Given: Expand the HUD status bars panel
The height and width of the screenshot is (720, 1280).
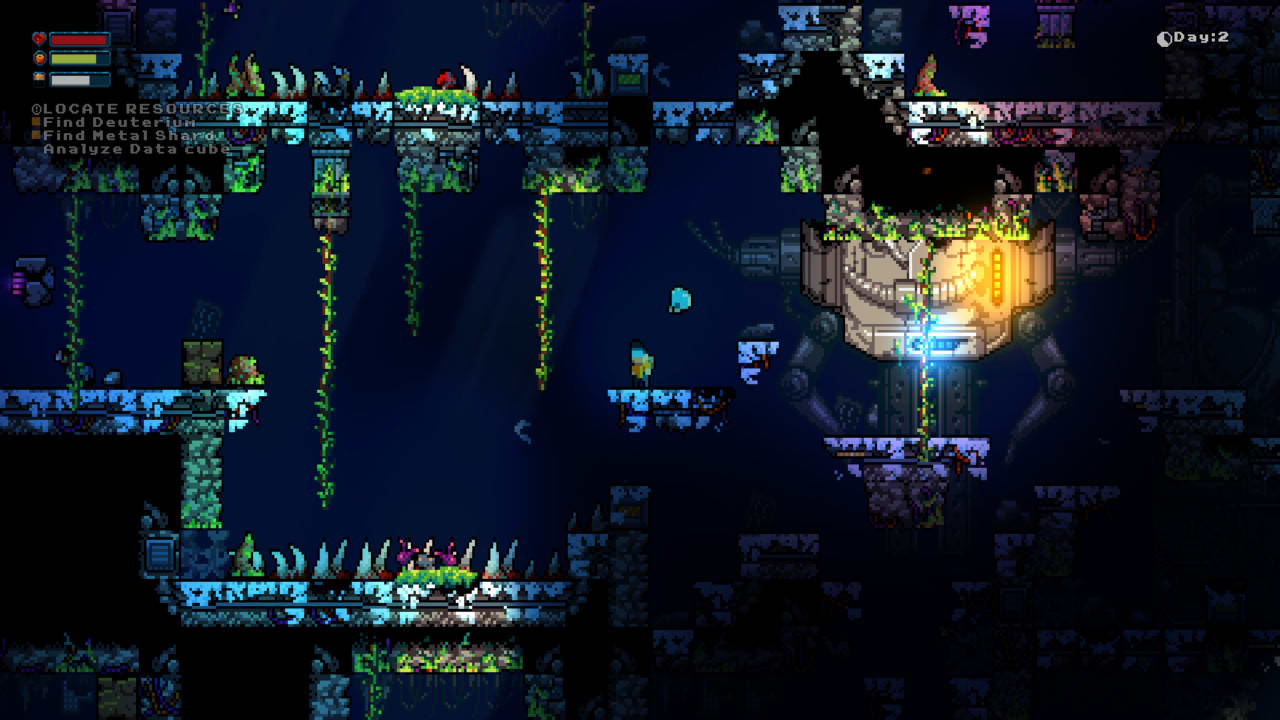Looking at the screenshot, I should click(x=70, y=57).
